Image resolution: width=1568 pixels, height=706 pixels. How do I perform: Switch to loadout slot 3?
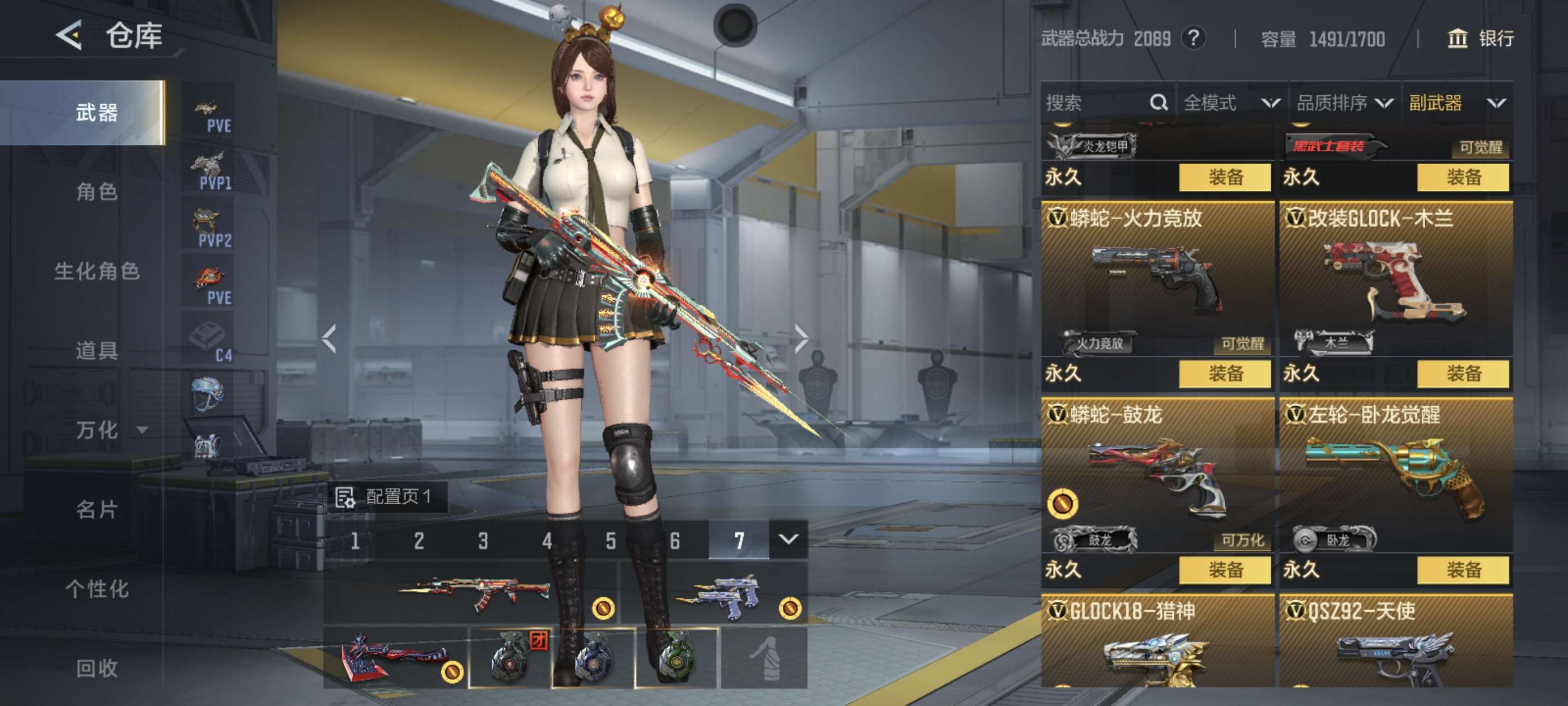tap(483, 540)
